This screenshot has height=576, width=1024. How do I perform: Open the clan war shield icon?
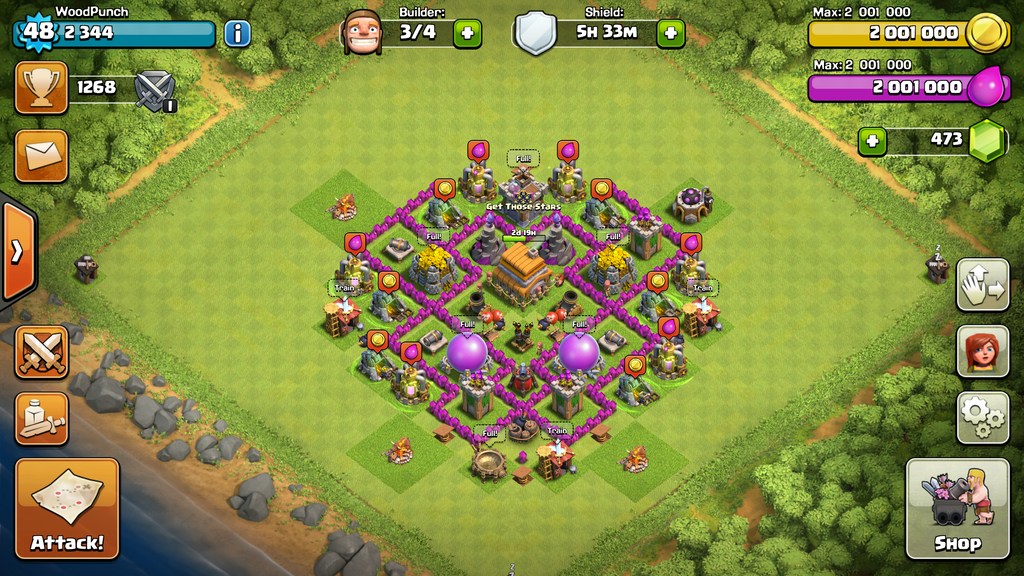pyautogui.click(x=155, y=90)
